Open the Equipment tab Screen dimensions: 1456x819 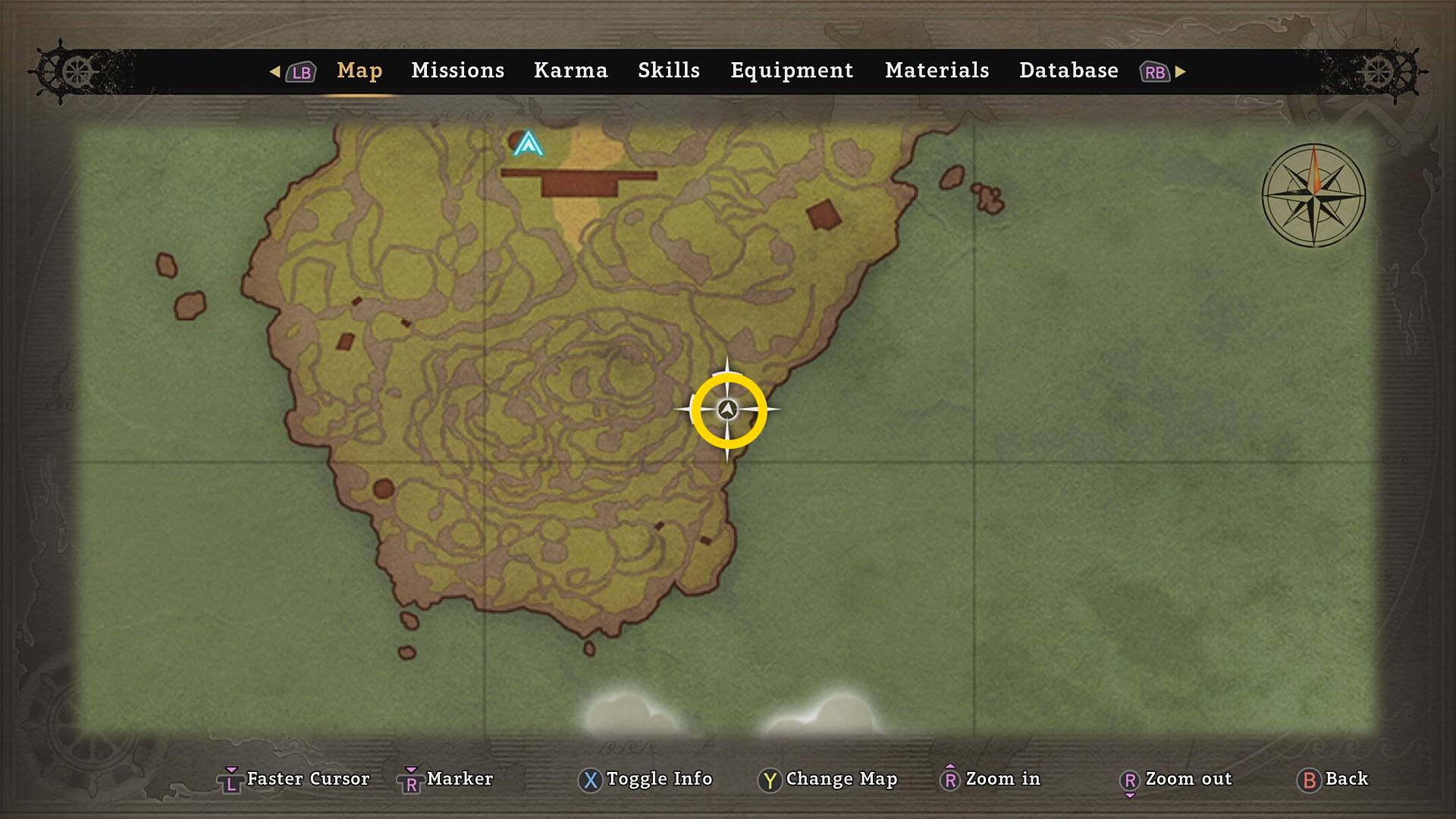point(792,71)
